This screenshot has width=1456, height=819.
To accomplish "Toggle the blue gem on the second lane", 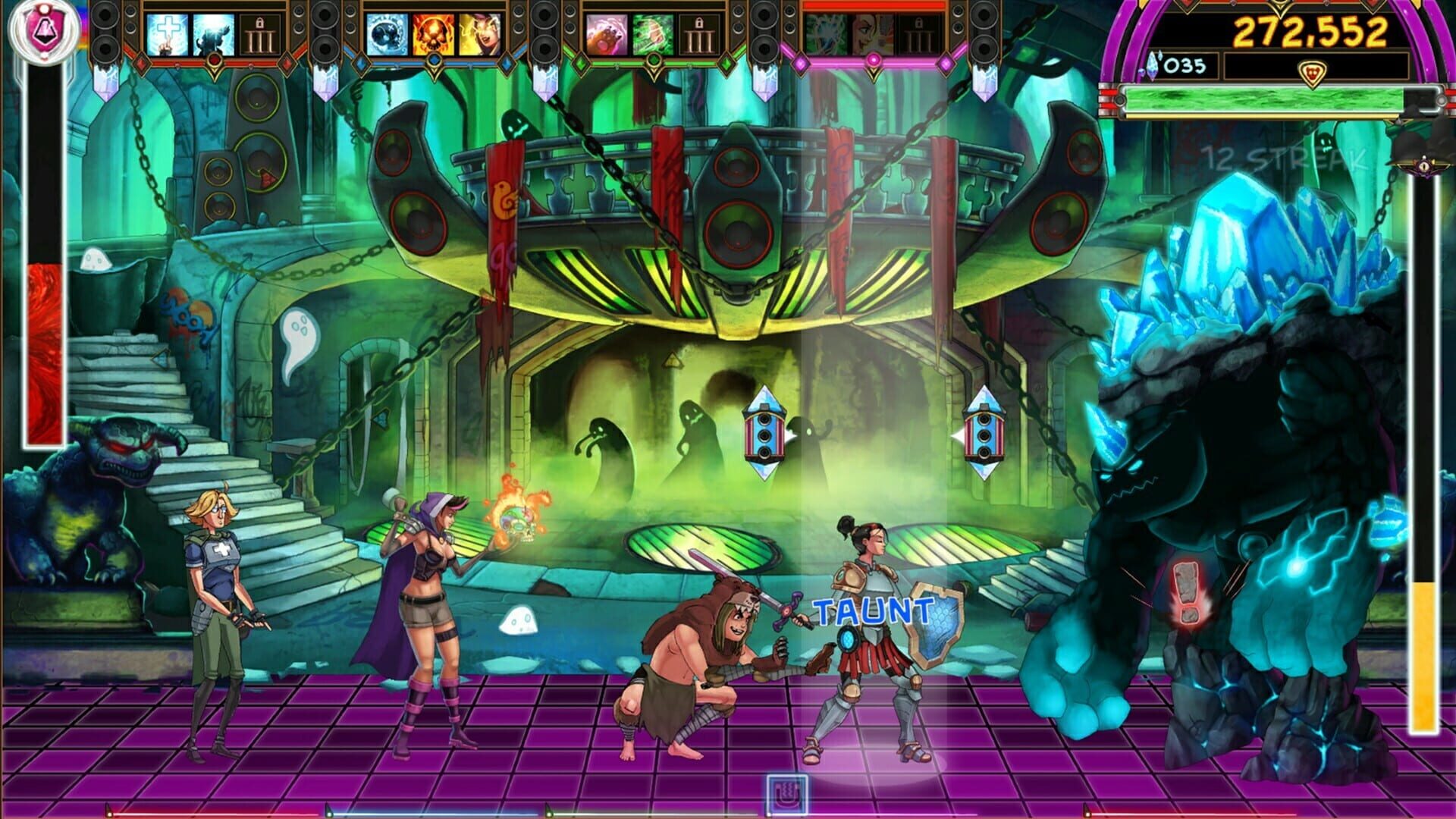I will click(435, 58).
